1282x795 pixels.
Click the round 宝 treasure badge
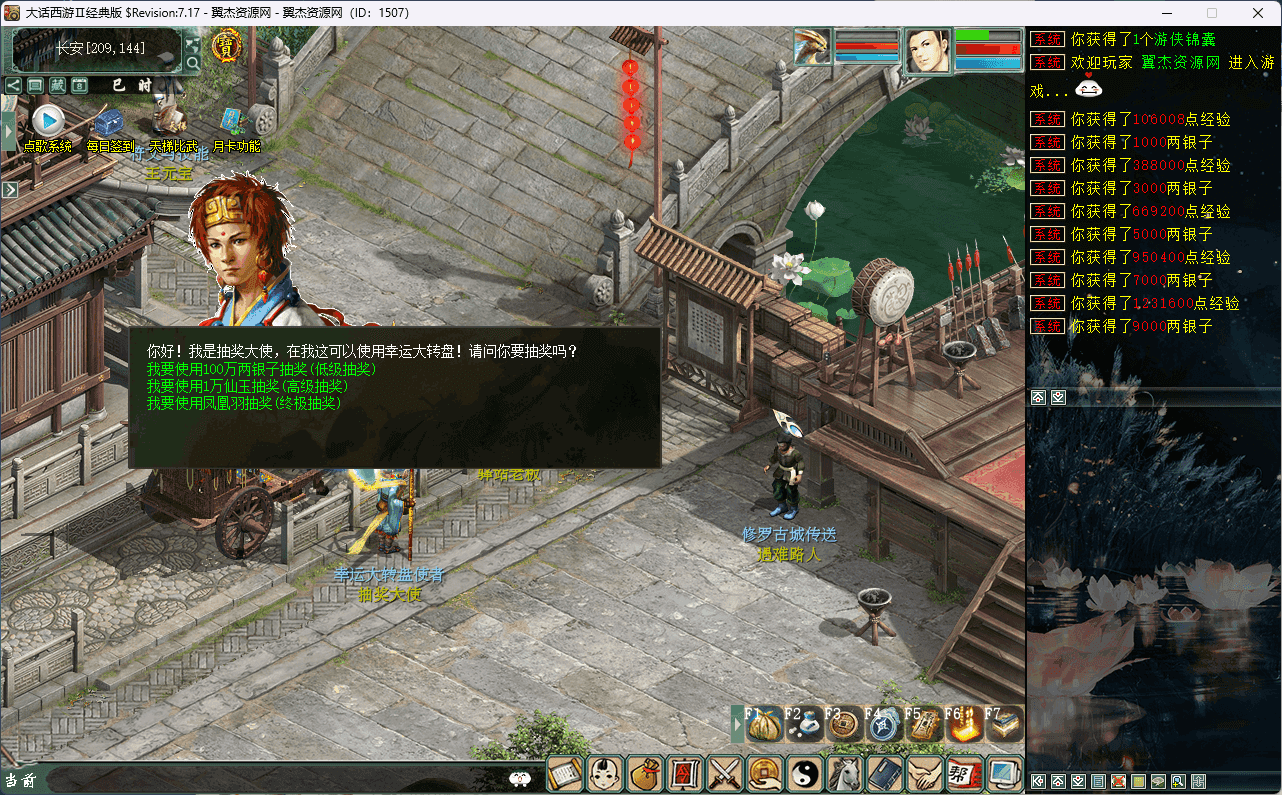[226, 45]
